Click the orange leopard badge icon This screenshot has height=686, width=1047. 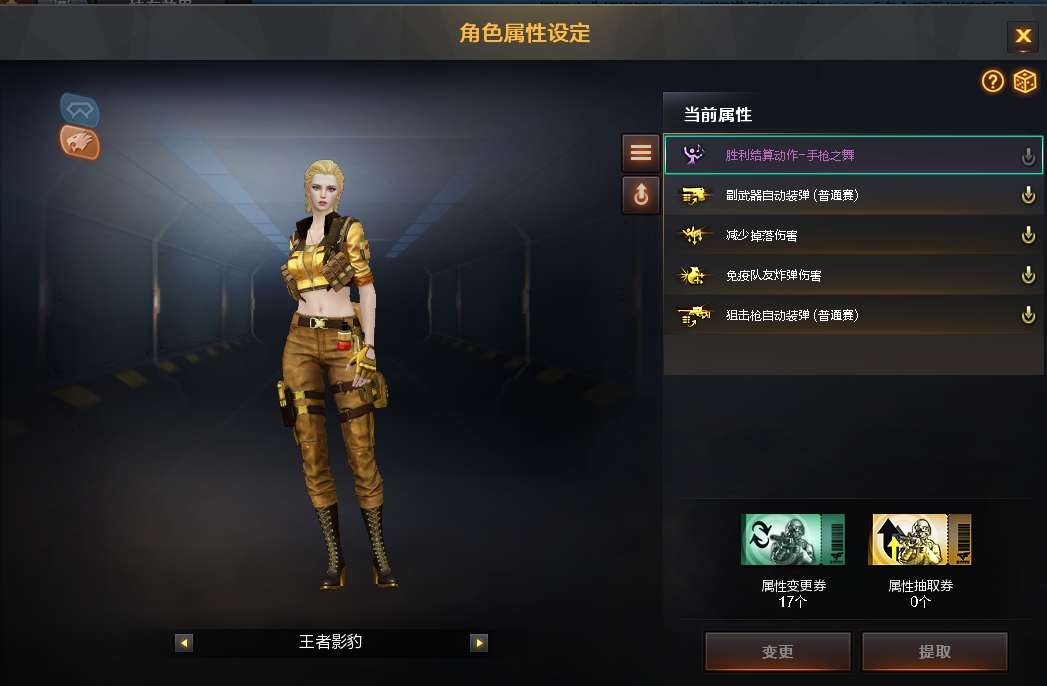coord(80,142)
